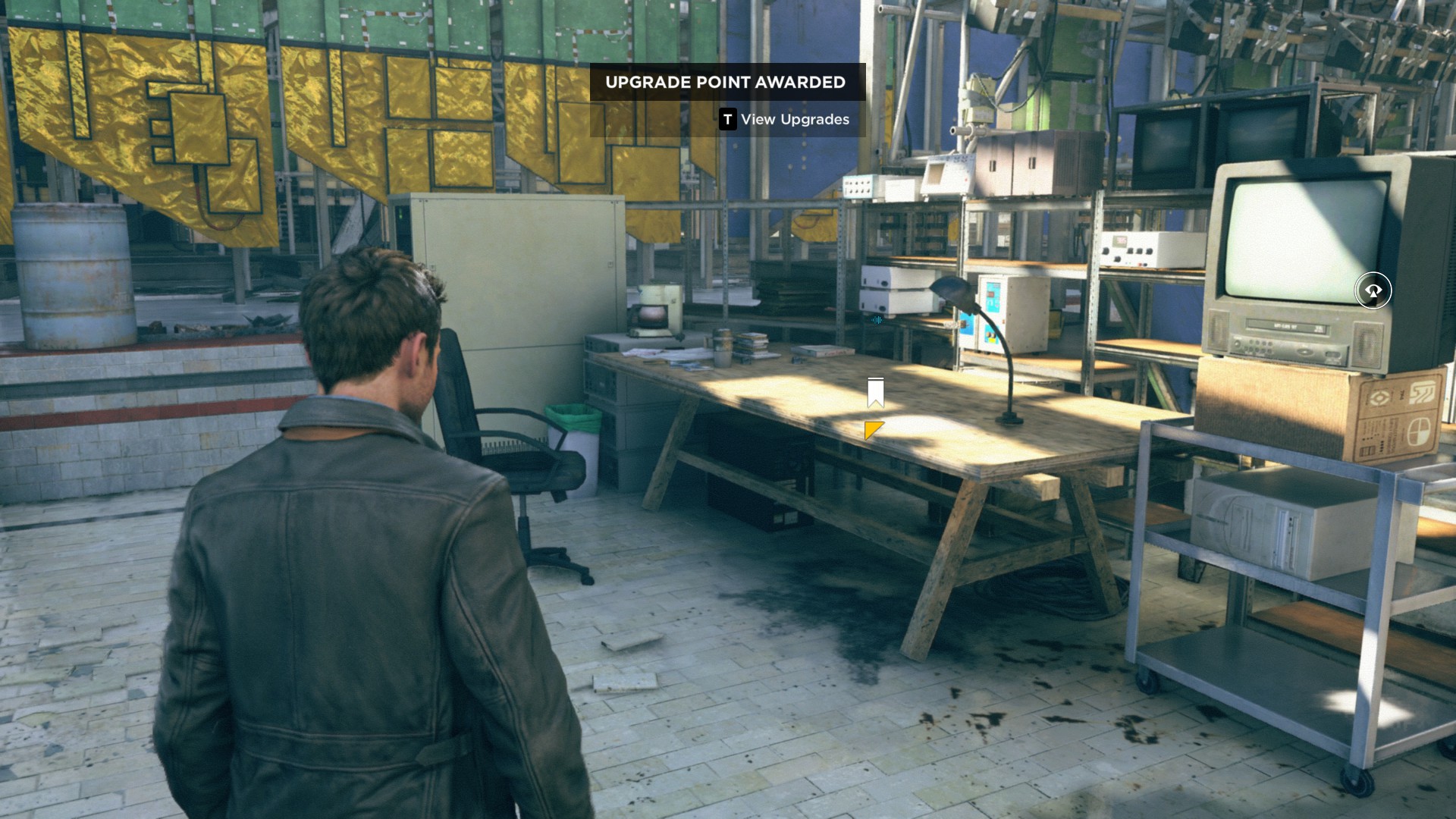Screen dimensions: 1456x819
Task: Click the yellow objective waypoint marker
Action: point(873,430)
